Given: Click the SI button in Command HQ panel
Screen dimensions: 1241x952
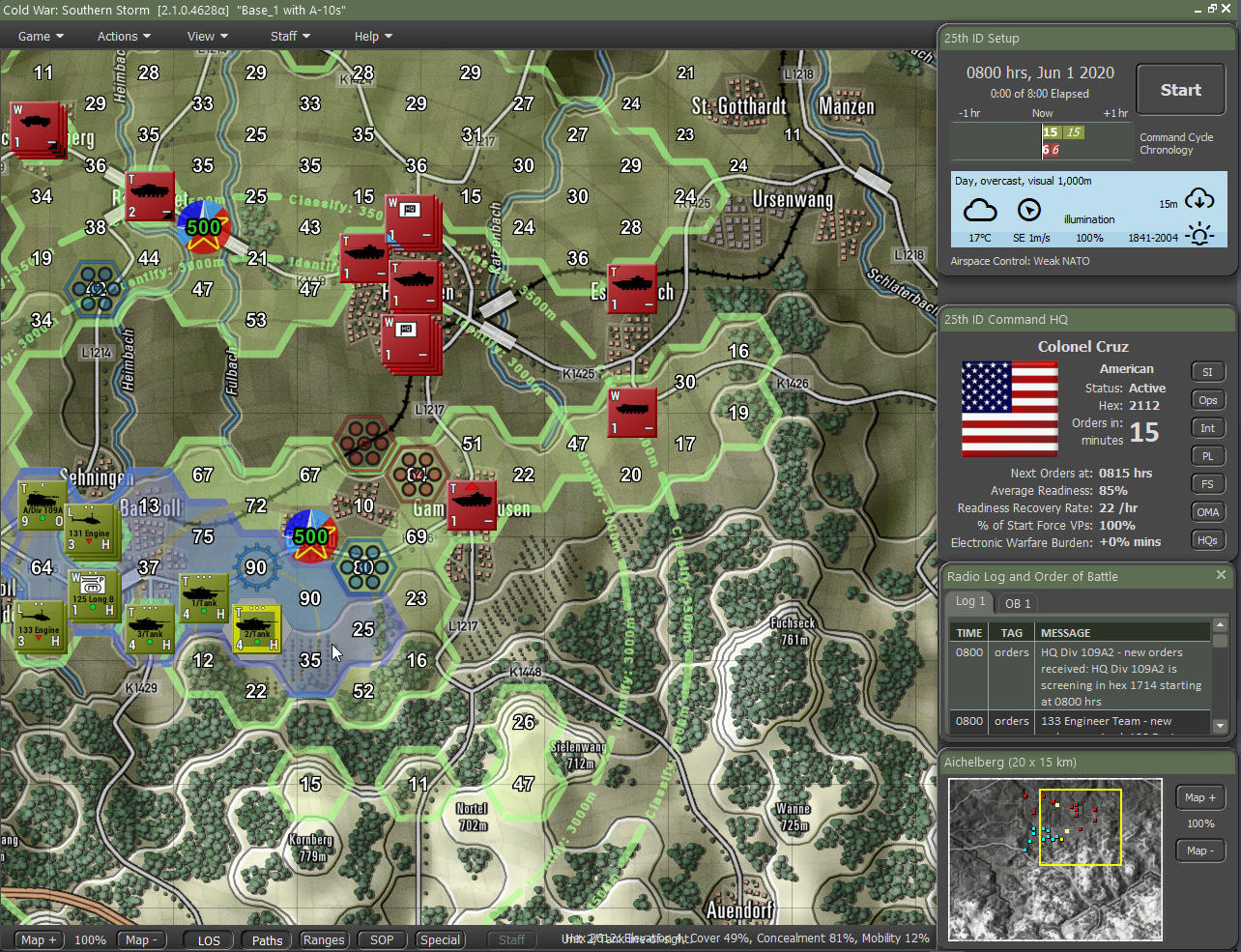Looking at the screenshot, I should pos(1207,371).
